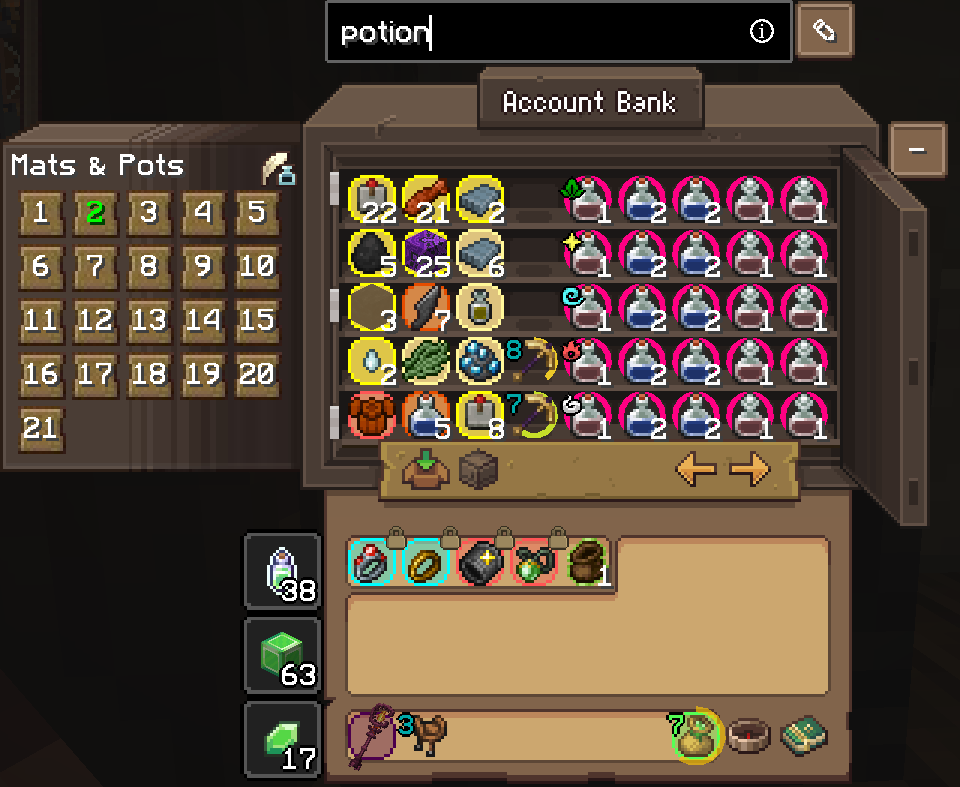
Task: Select the potion marked with a green leaf
Action: 590,197
